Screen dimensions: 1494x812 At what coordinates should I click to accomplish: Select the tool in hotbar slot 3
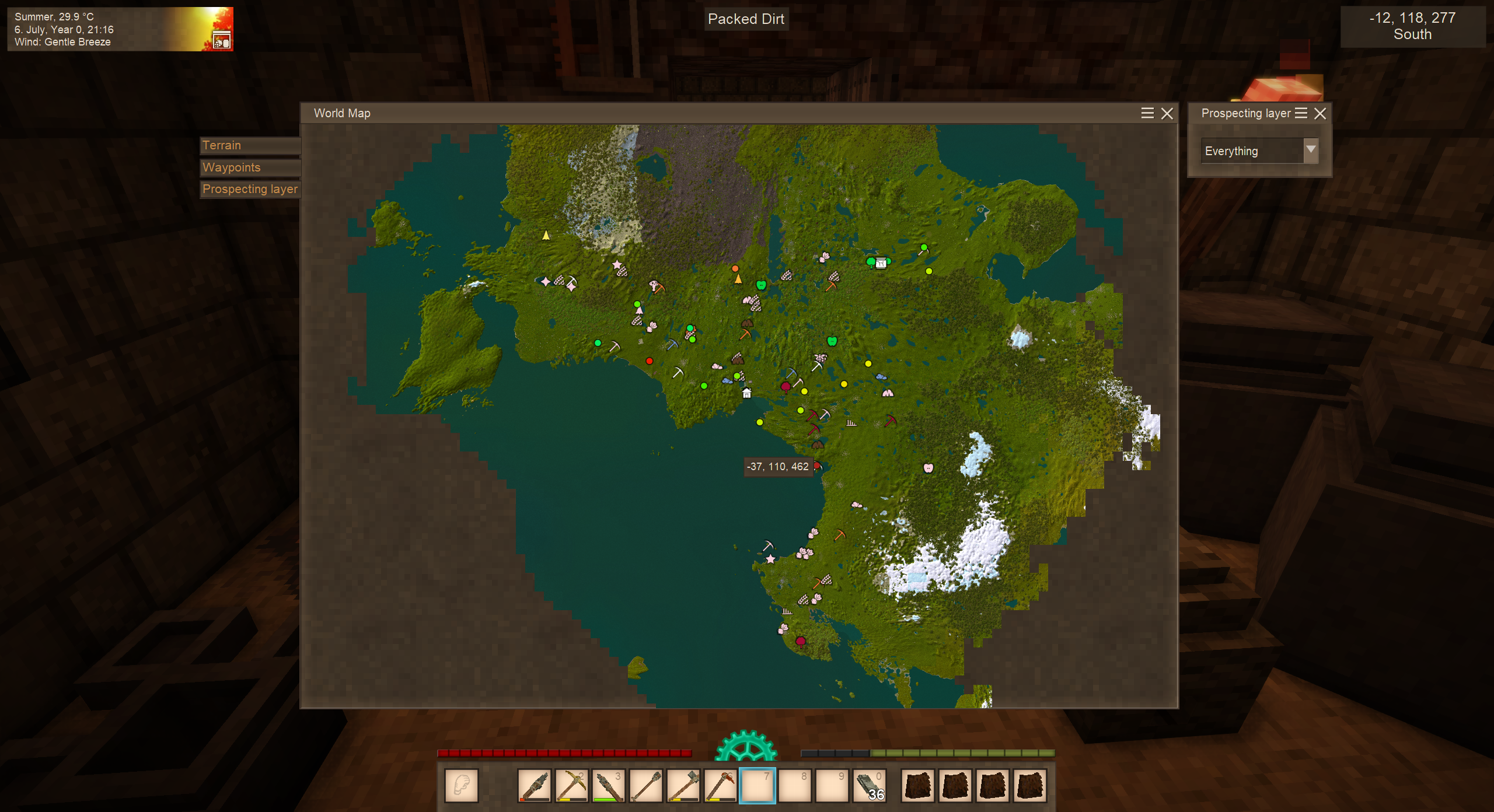608,785
